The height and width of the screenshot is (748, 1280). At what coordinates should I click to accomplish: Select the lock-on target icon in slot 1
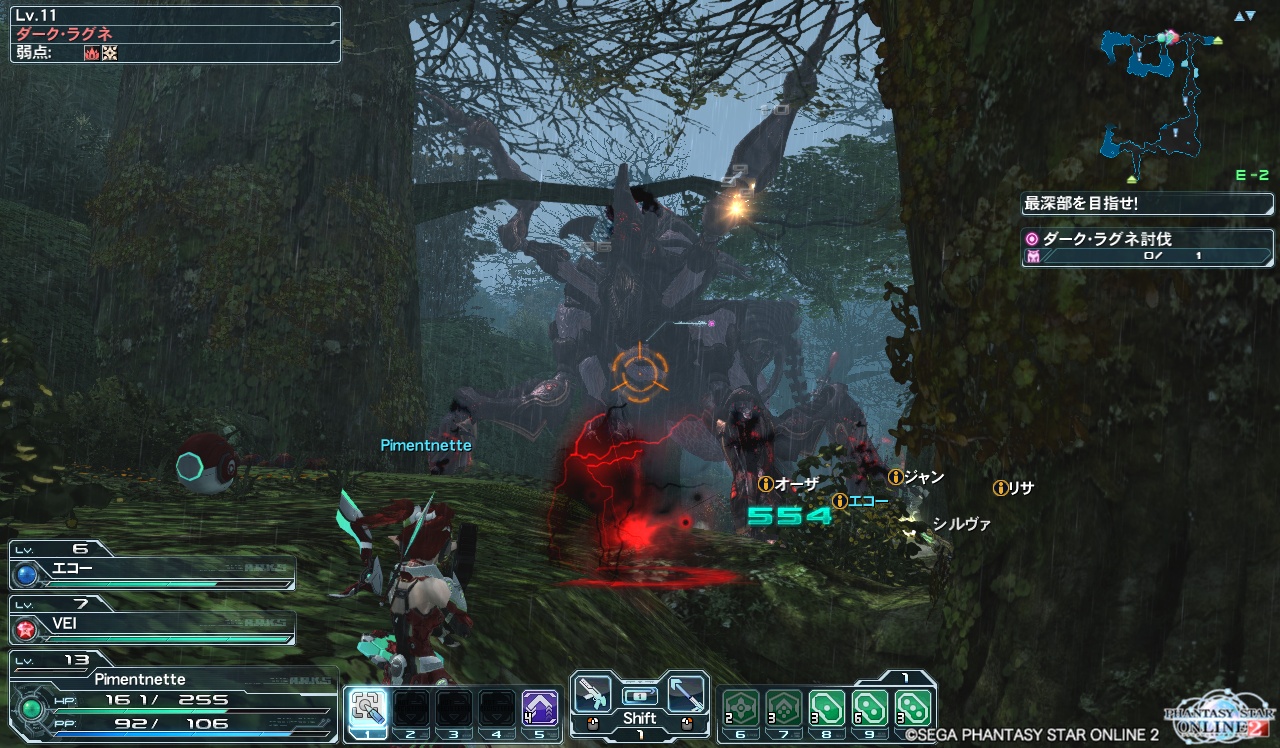(x=367, y=708)
